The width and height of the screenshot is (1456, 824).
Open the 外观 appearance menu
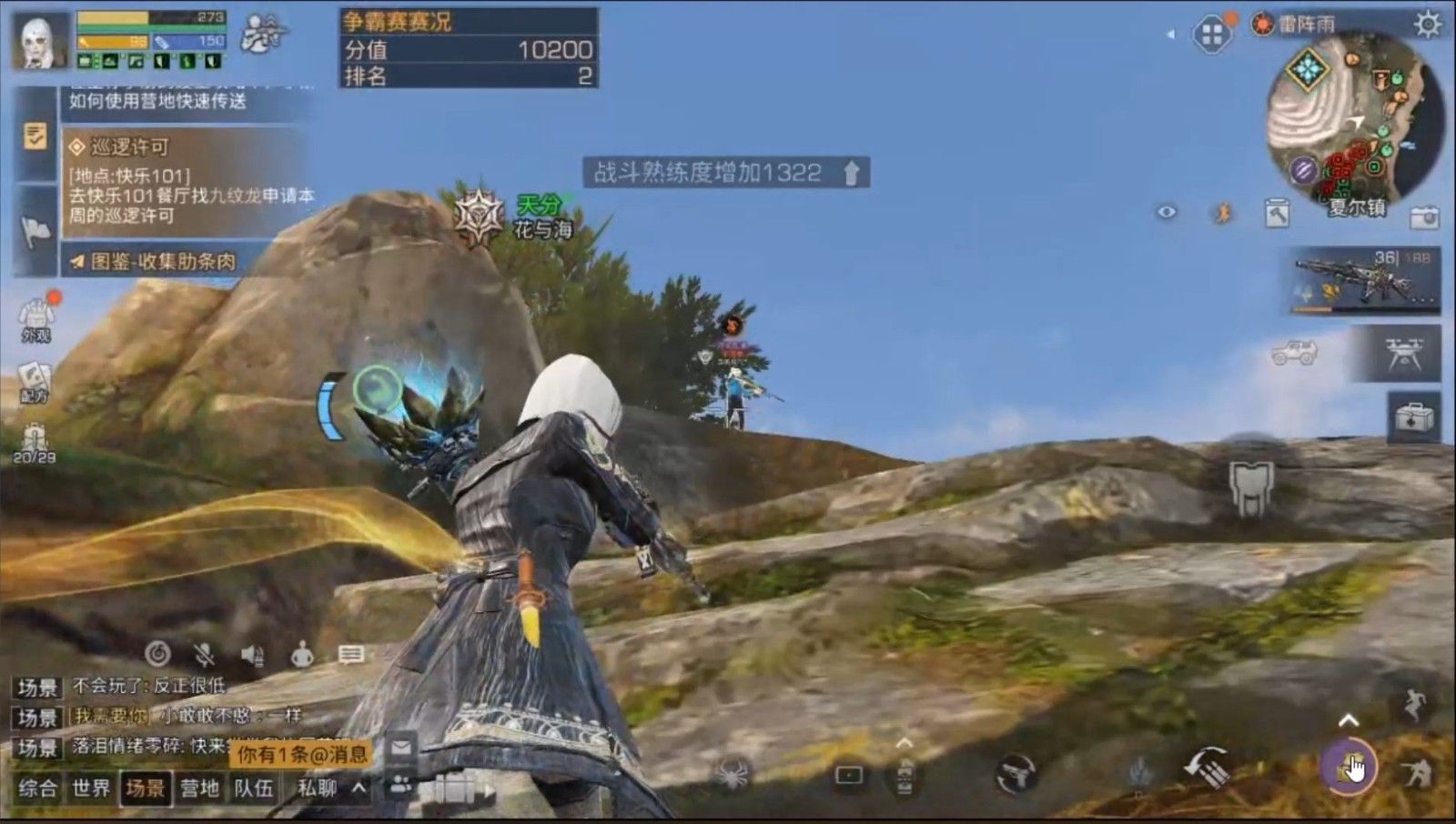(35, 320)
